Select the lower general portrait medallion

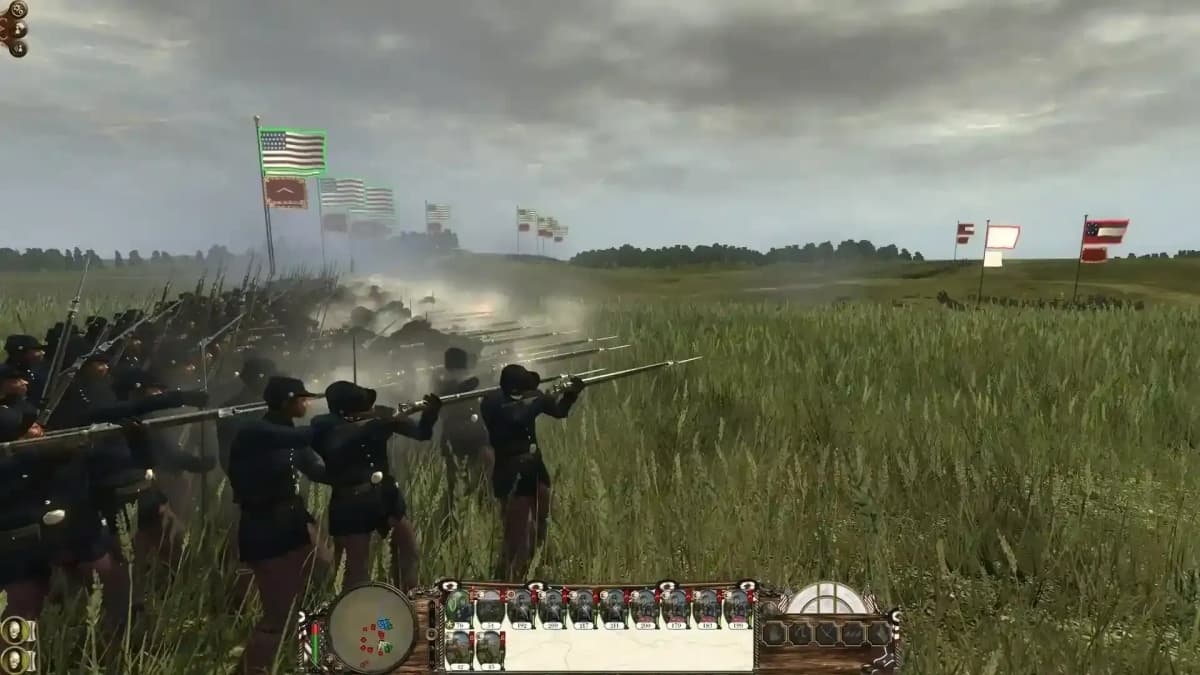pos(15,660)
